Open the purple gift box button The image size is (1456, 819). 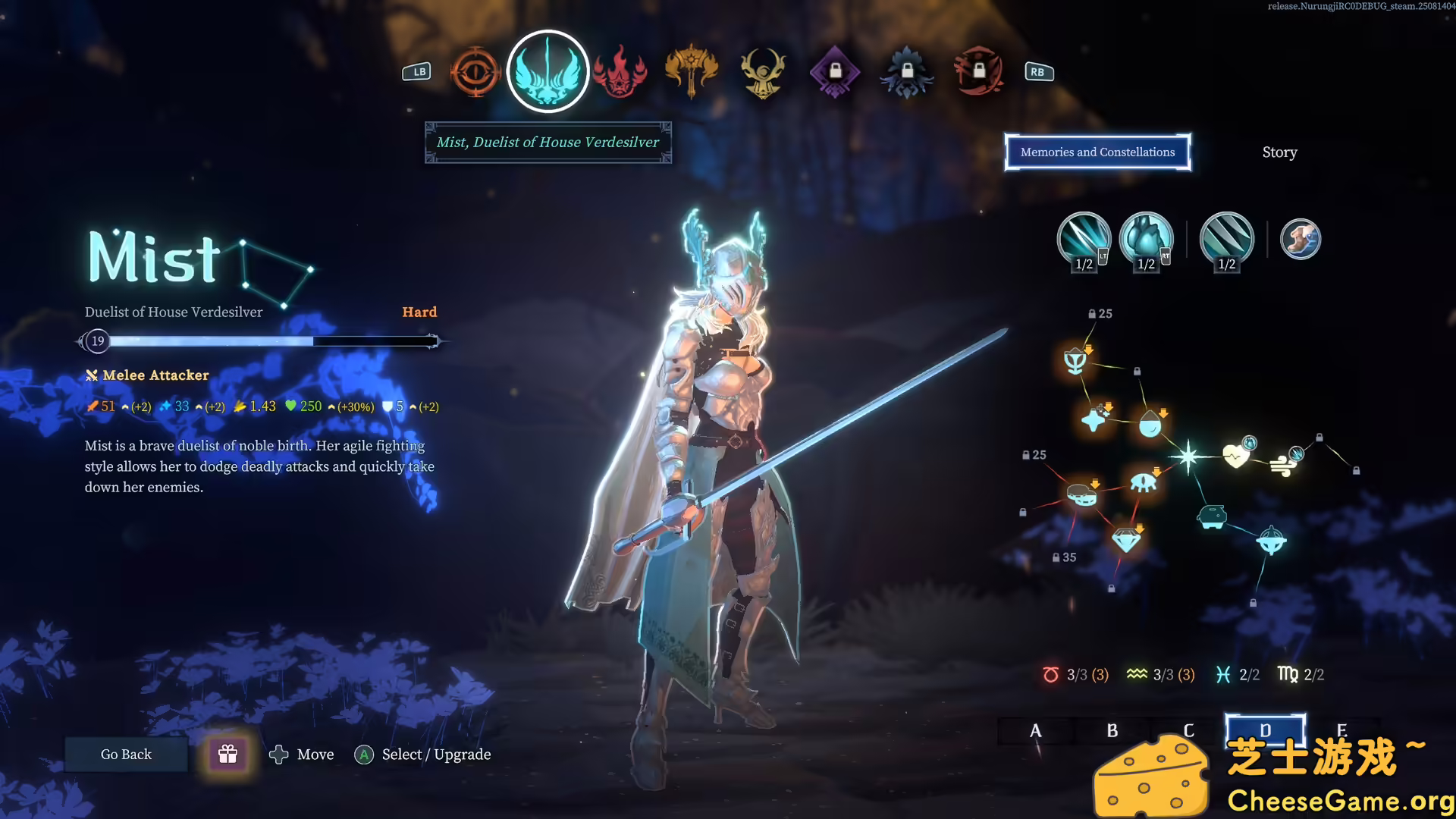(227, 755)
